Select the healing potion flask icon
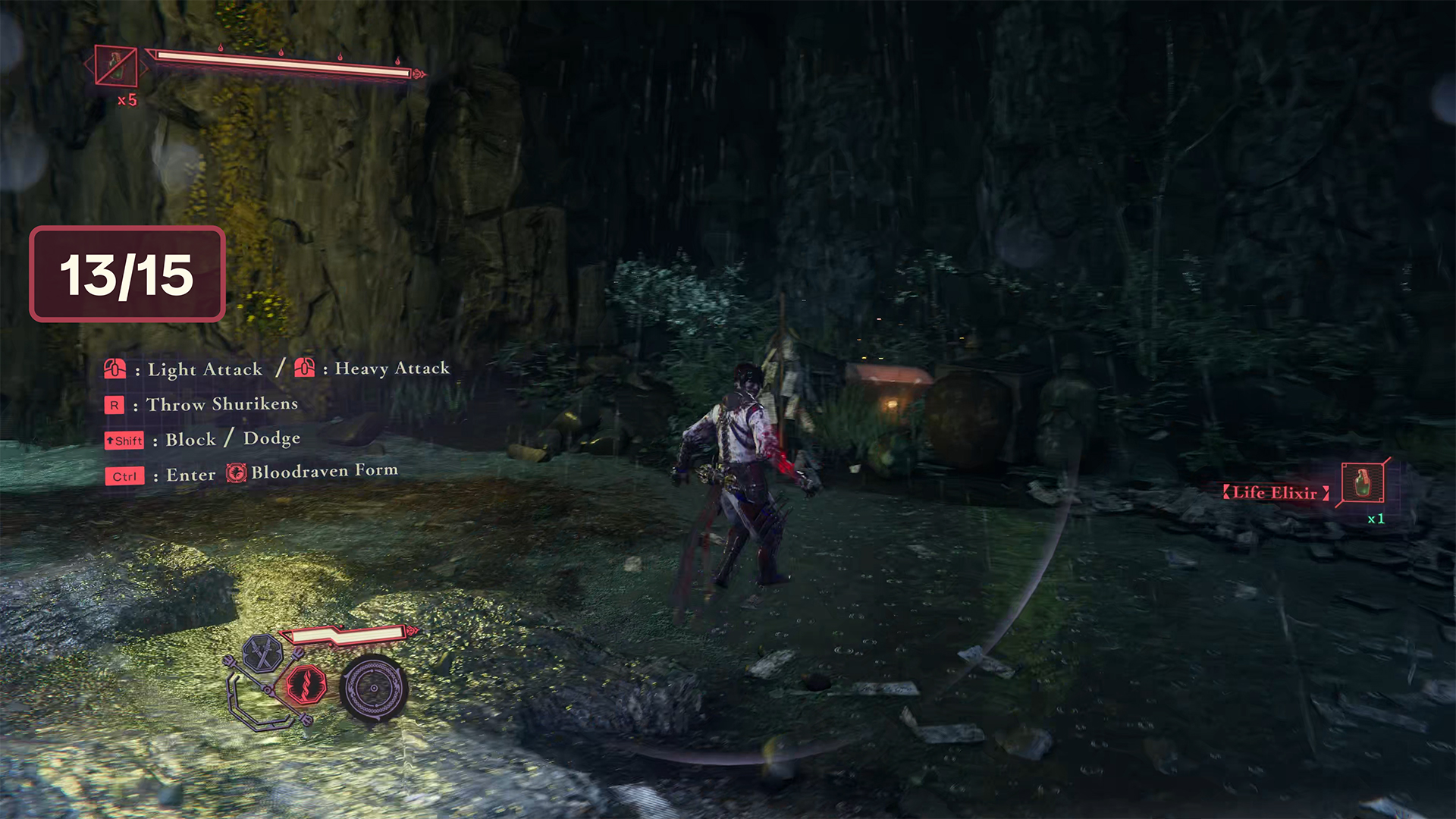 pos(116,66)
